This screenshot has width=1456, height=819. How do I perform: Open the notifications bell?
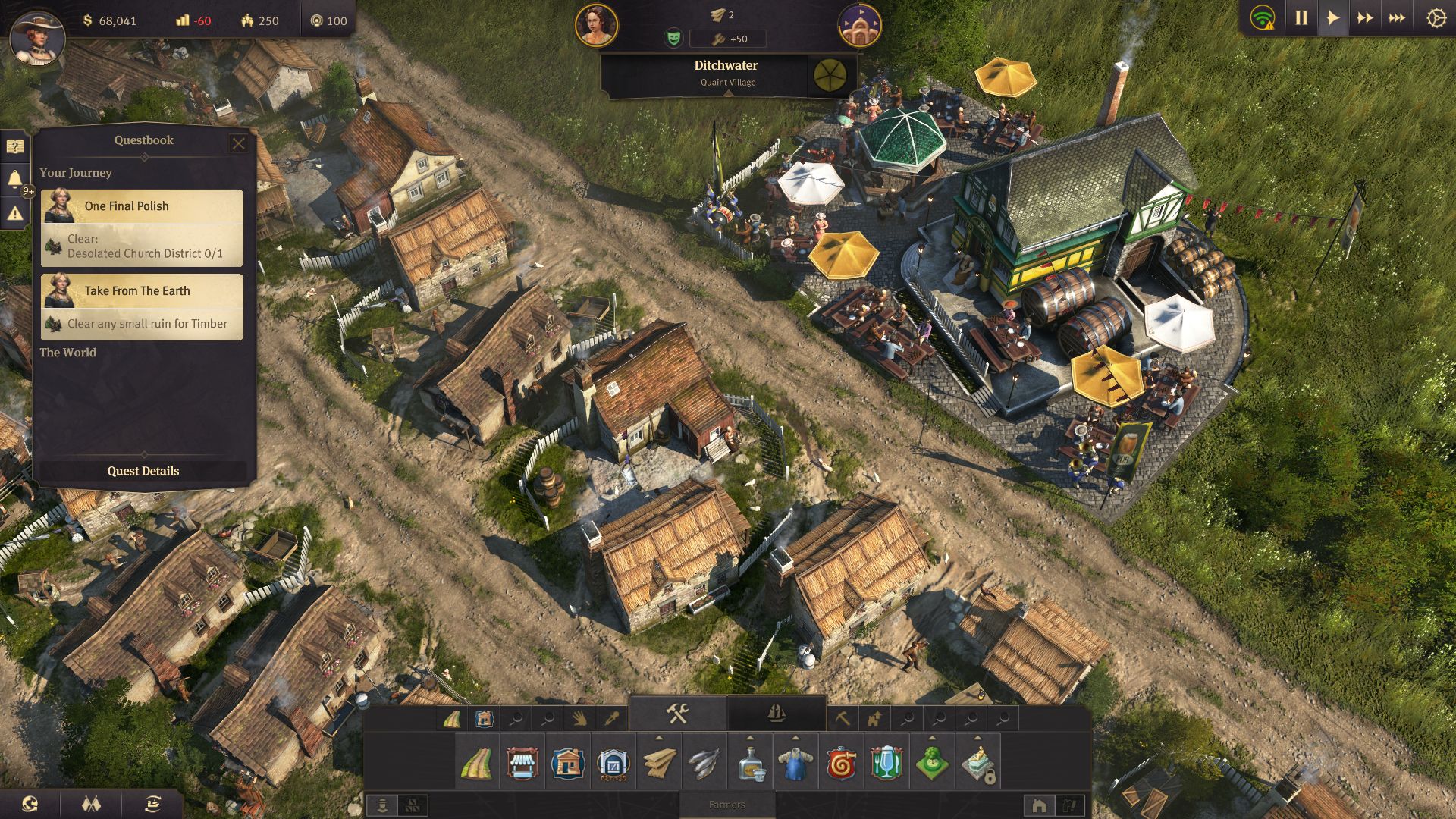[x=15, y=180]
